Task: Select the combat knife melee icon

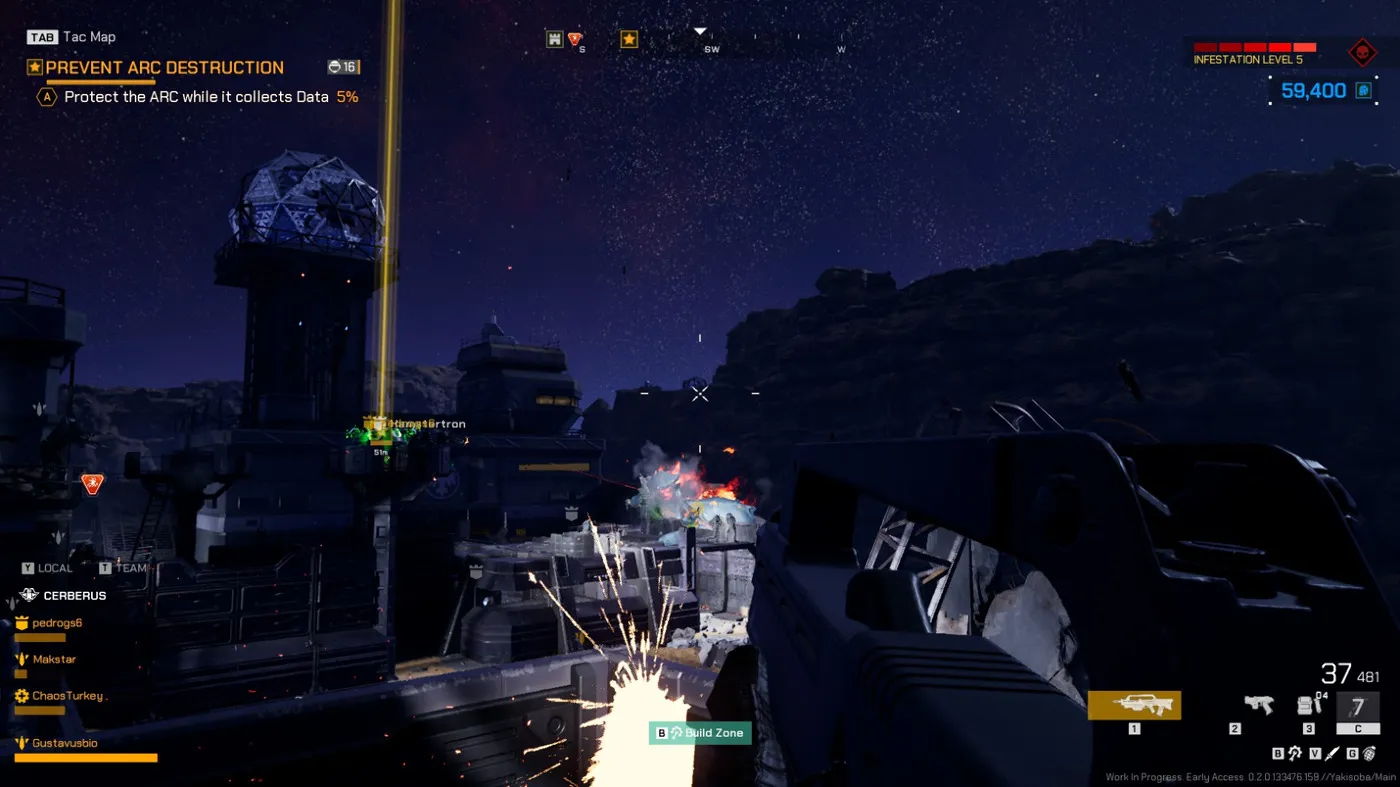Action: (1331, 753)
